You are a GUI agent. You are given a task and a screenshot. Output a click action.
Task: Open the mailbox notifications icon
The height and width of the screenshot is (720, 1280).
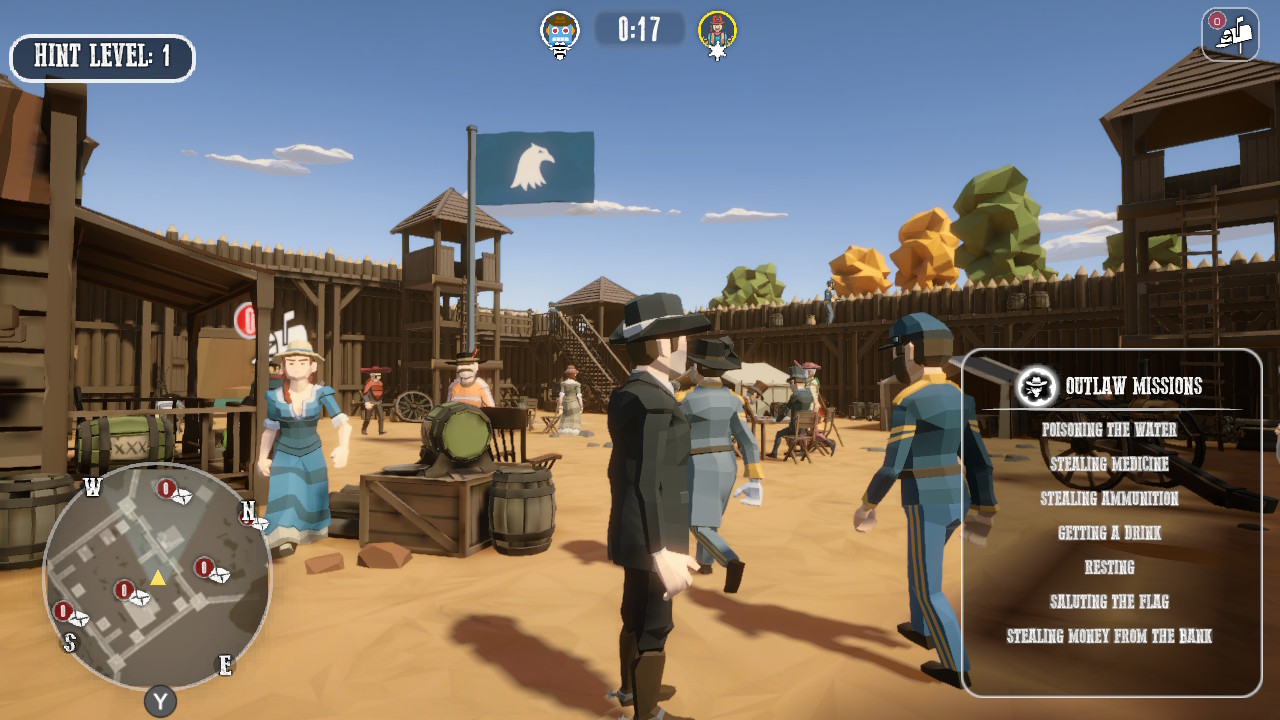point(1230,35)
